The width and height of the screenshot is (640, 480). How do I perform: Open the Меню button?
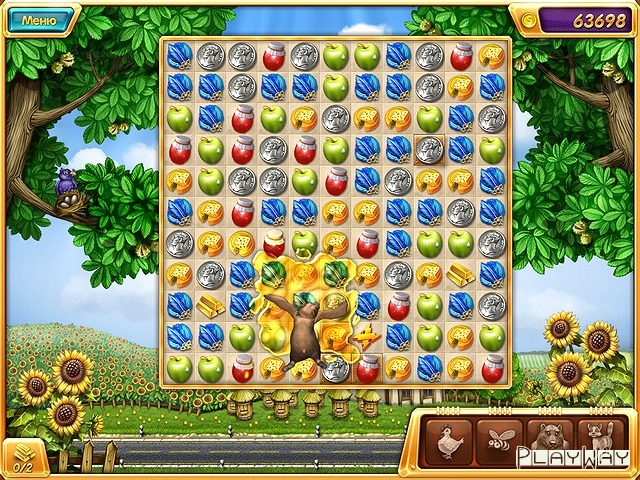click(x=38, y=19)
